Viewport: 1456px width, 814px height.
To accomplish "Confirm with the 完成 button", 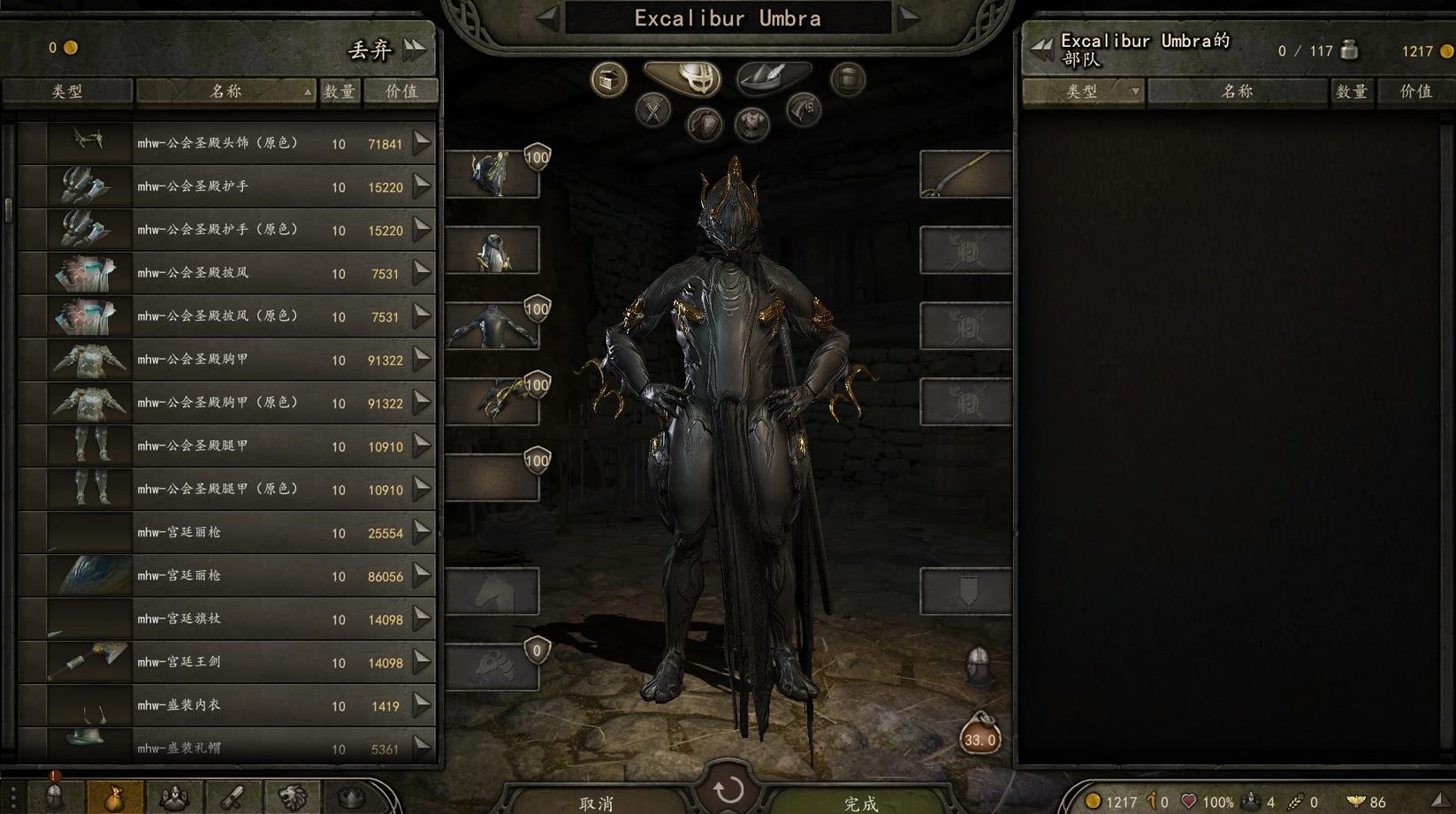I will [860, 803].
